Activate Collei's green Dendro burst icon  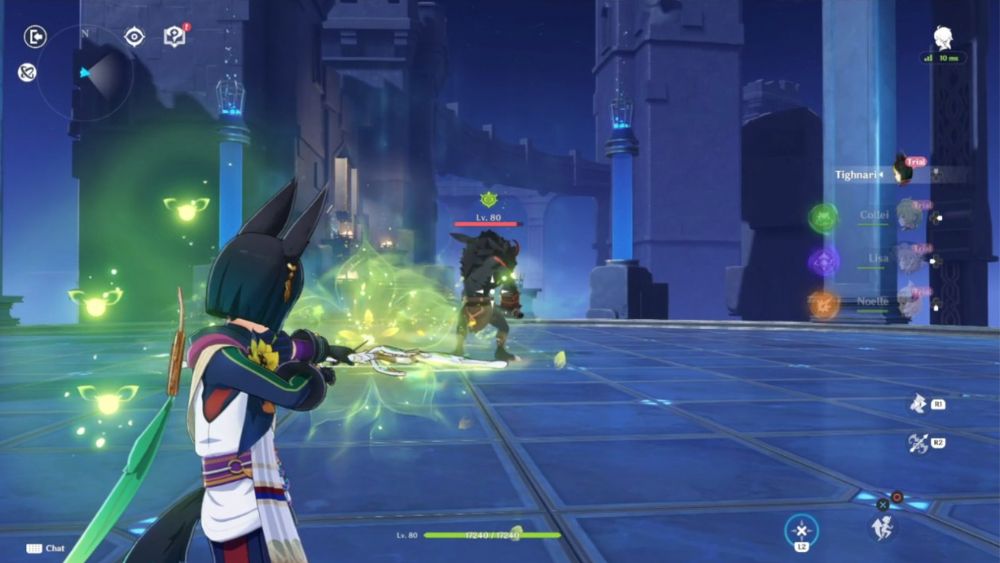coord(824,217)
